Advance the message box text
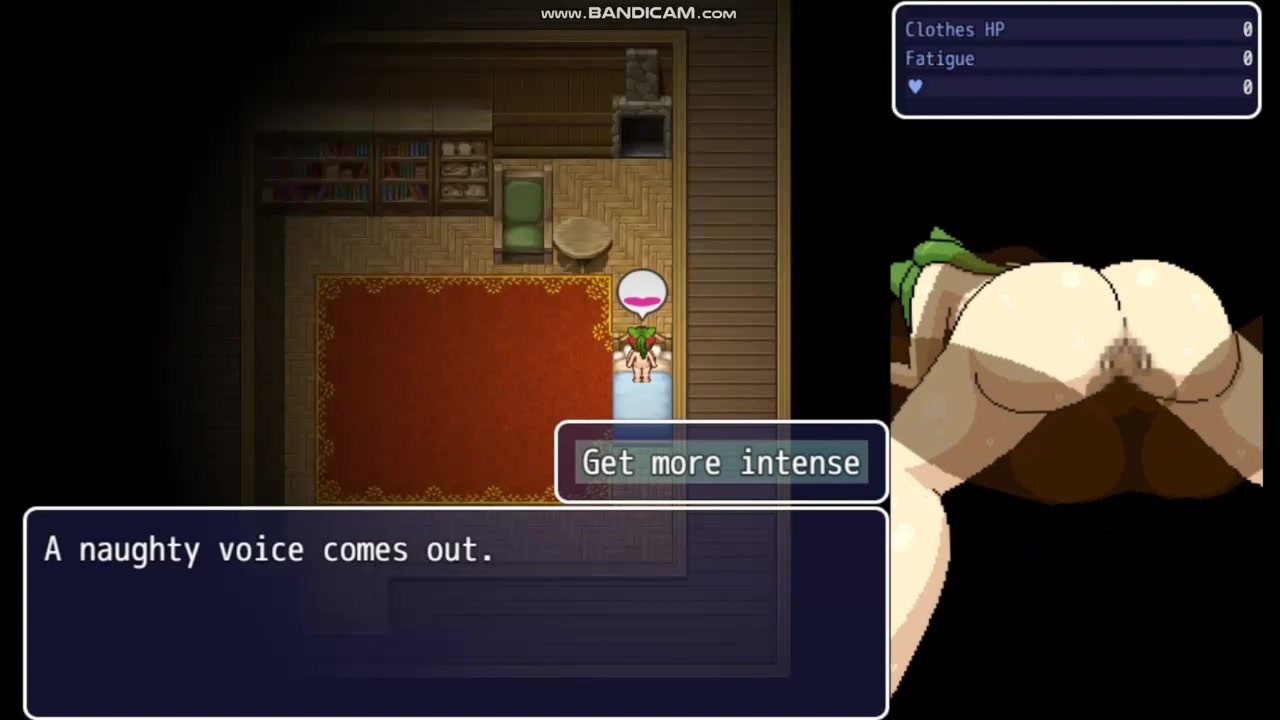 (x=455, y=612)
